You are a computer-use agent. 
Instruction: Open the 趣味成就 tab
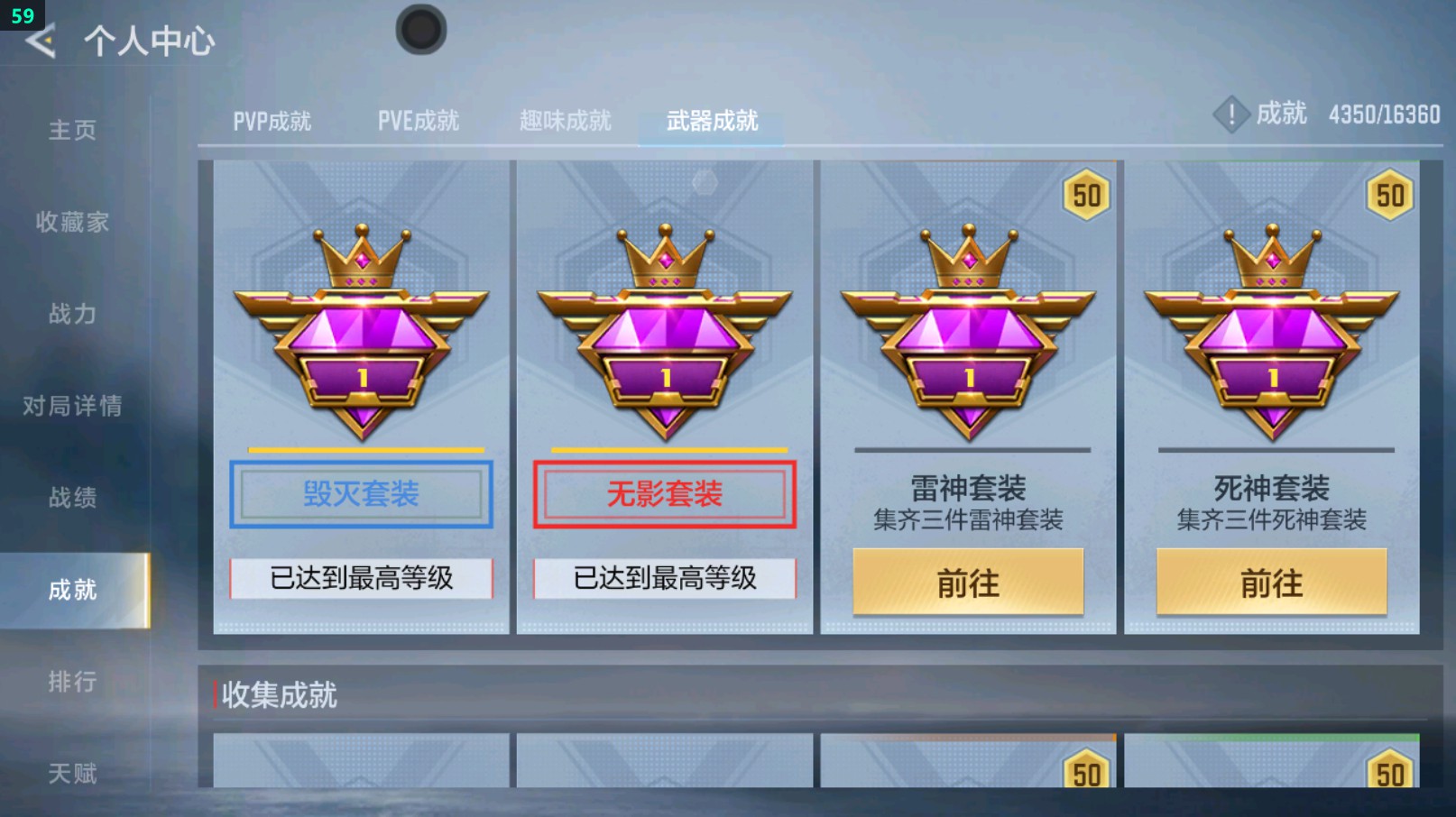[566, 120]
